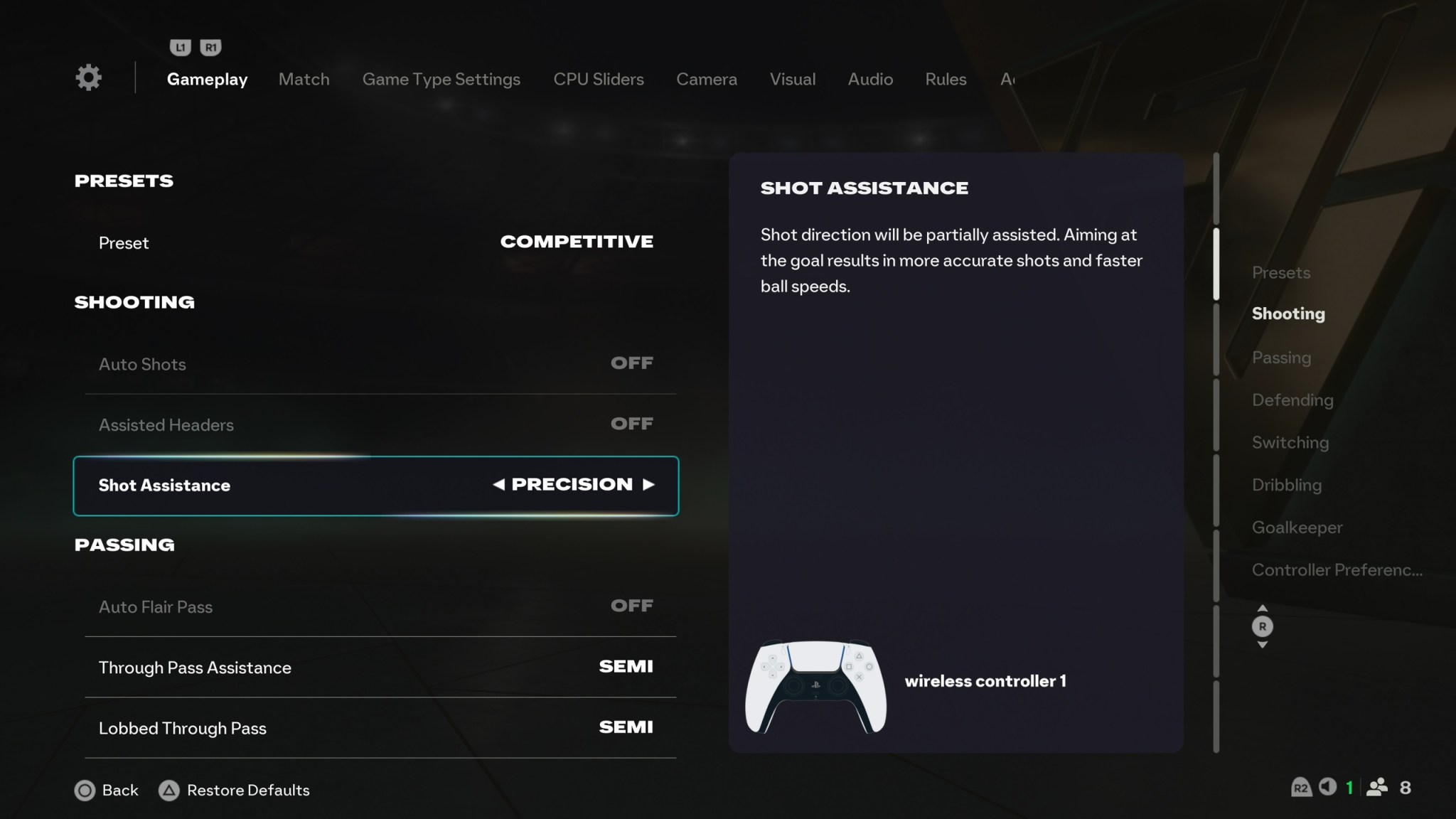Image resolution: width=1456 pixels, height=819 pixels.
Task: Select the L1 shoulder button icon
Action: pos(181,47)
